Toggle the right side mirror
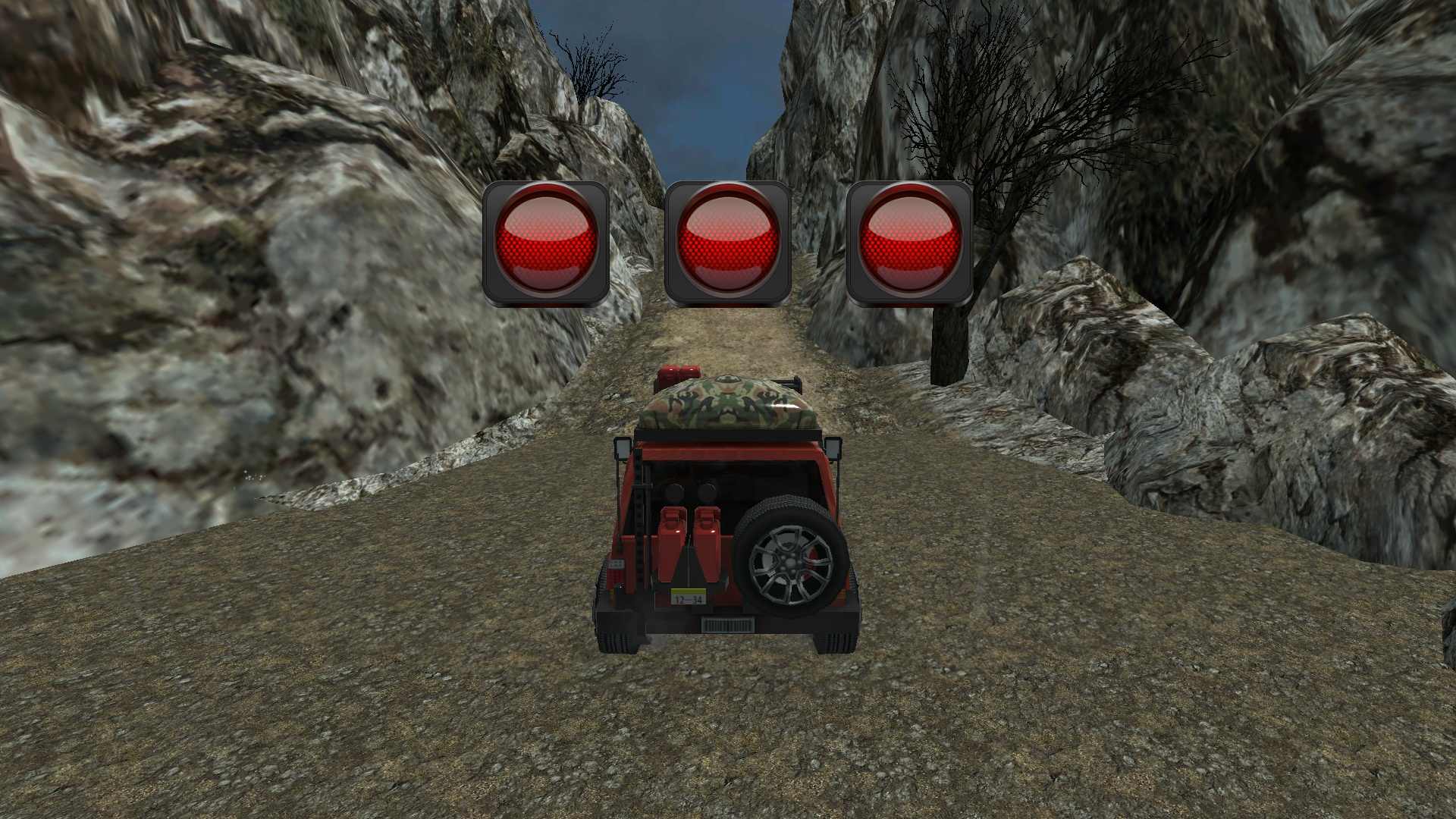 click(x=833, y=449)
